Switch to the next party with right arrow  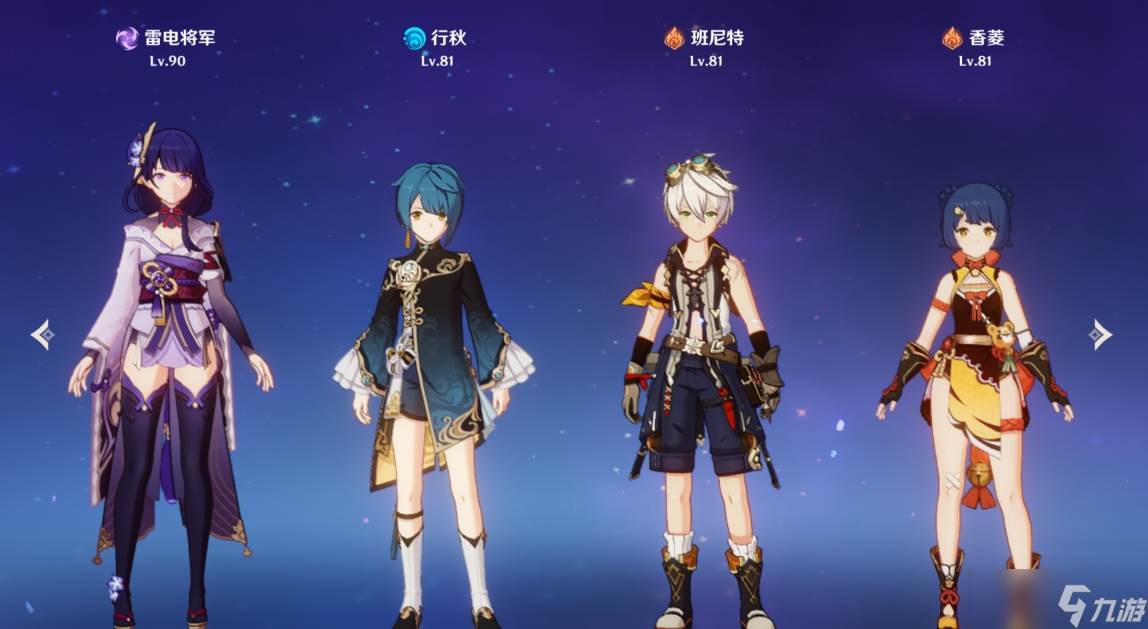click(1100, 334)
